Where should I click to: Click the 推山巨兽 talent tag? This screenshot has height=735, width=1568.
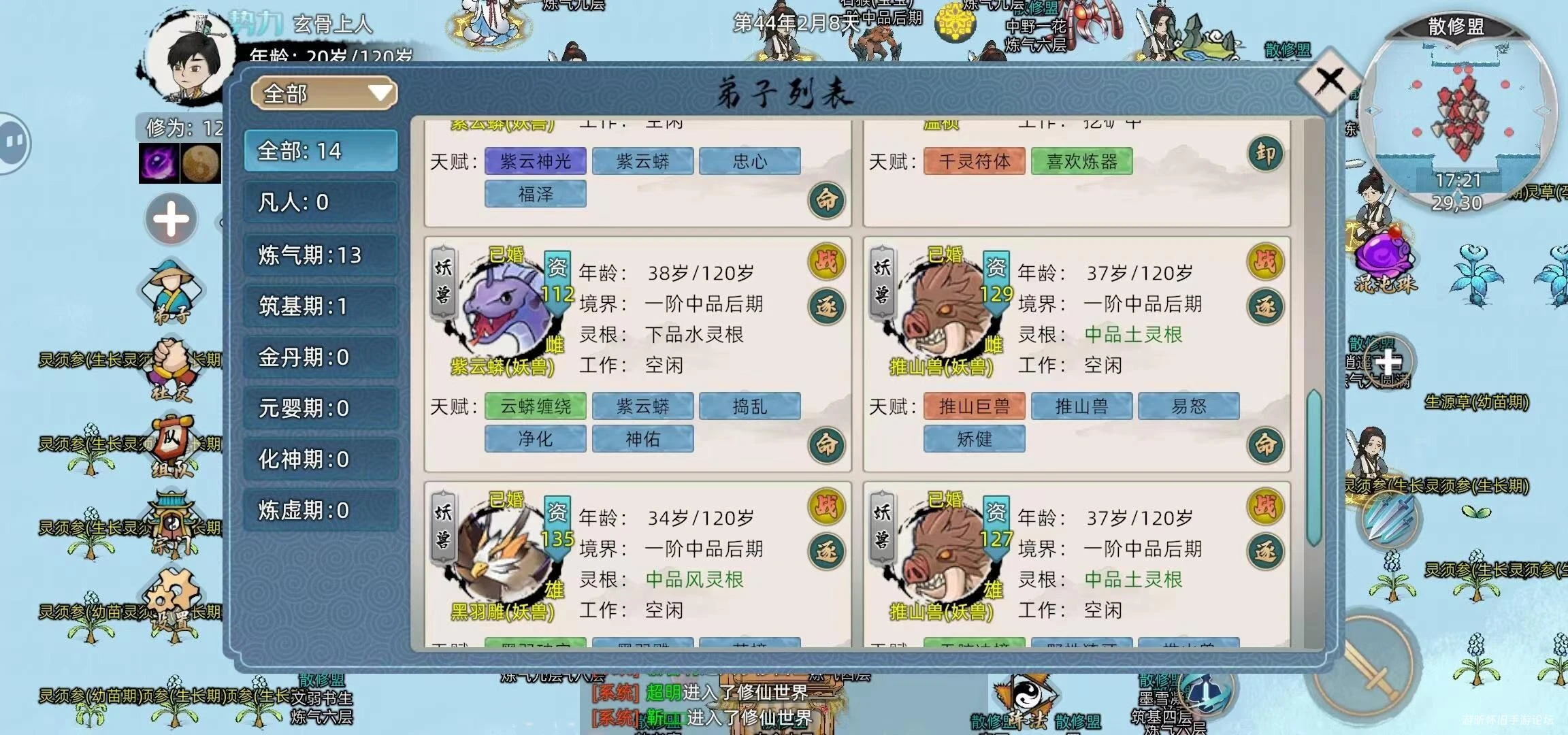point(973,406)
